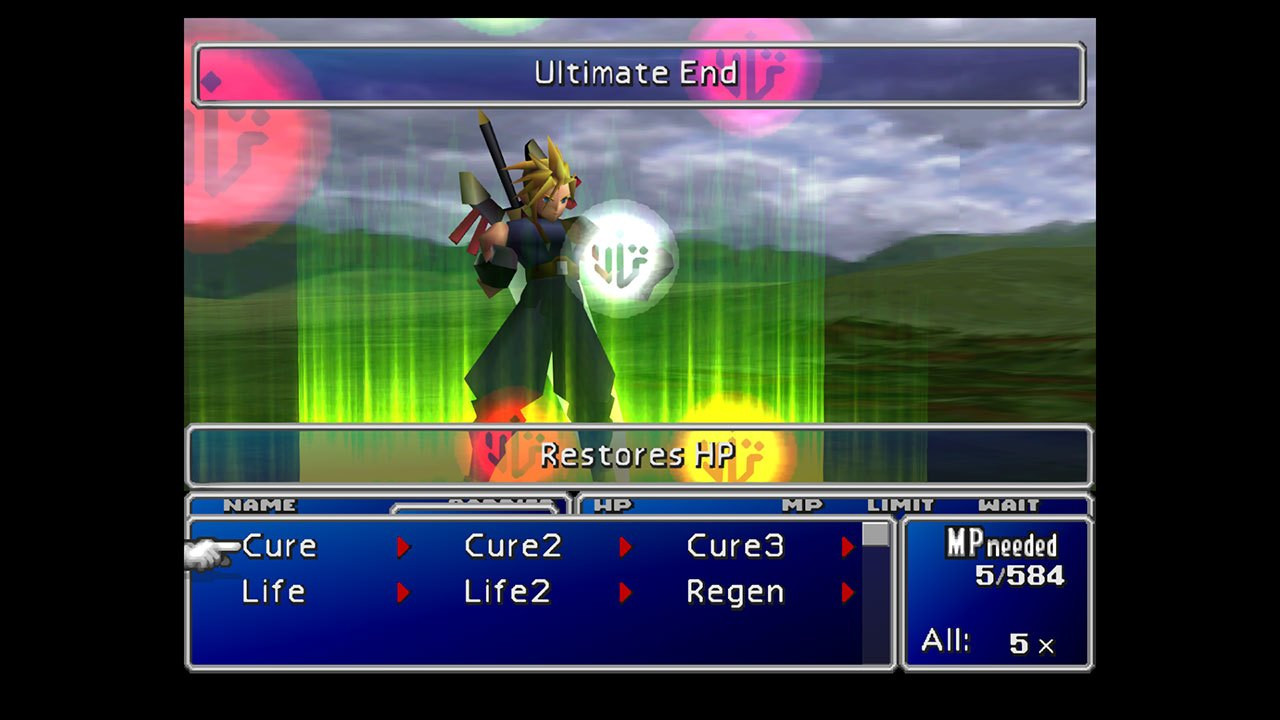Click the red arrow beside Life
Image resolution: width=1280 pixels, height=720 pixels.
pyautogui.click(x=403, y=592)
